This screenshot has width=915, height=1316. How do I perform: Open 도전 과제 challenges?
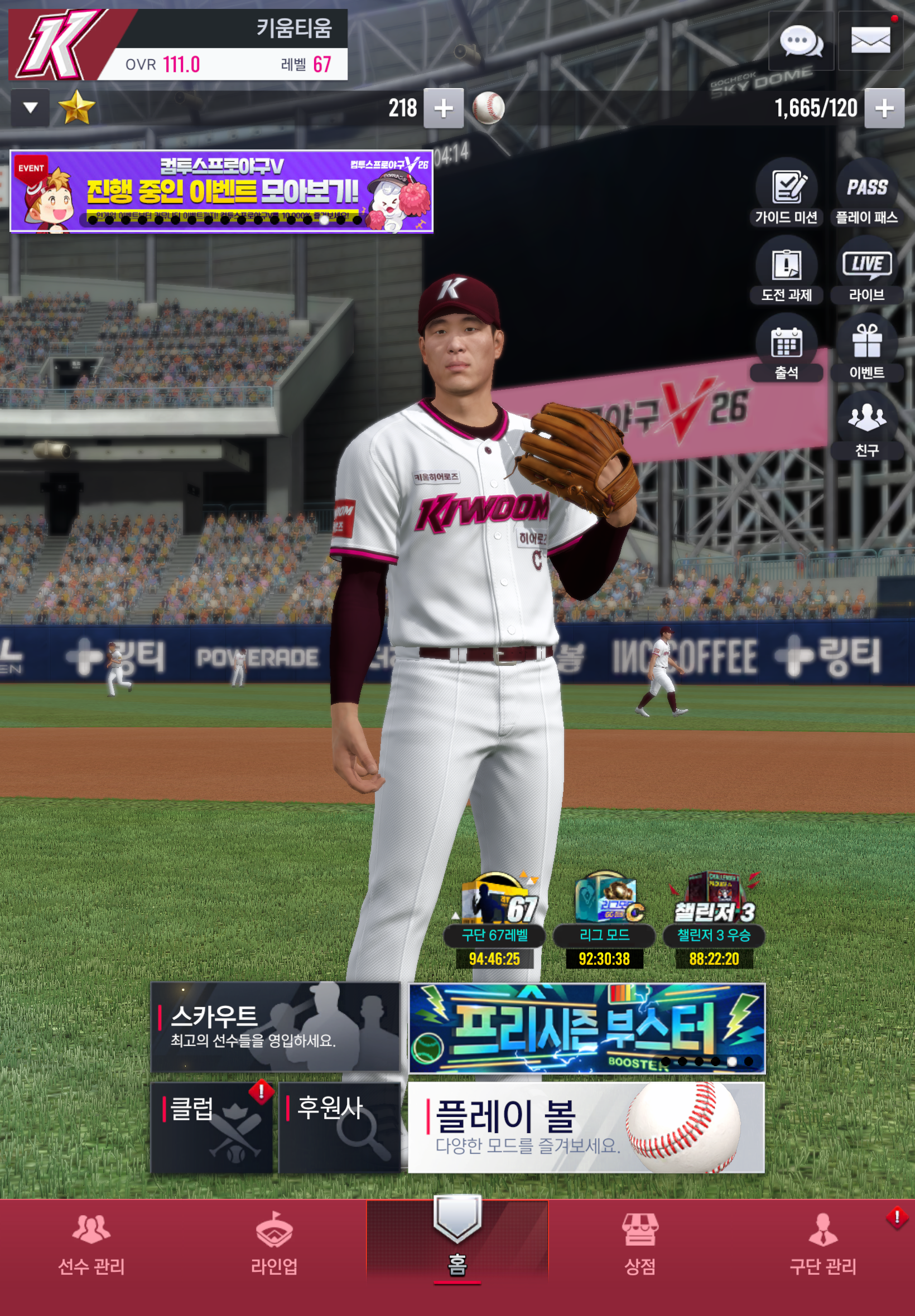pos(786,270)
